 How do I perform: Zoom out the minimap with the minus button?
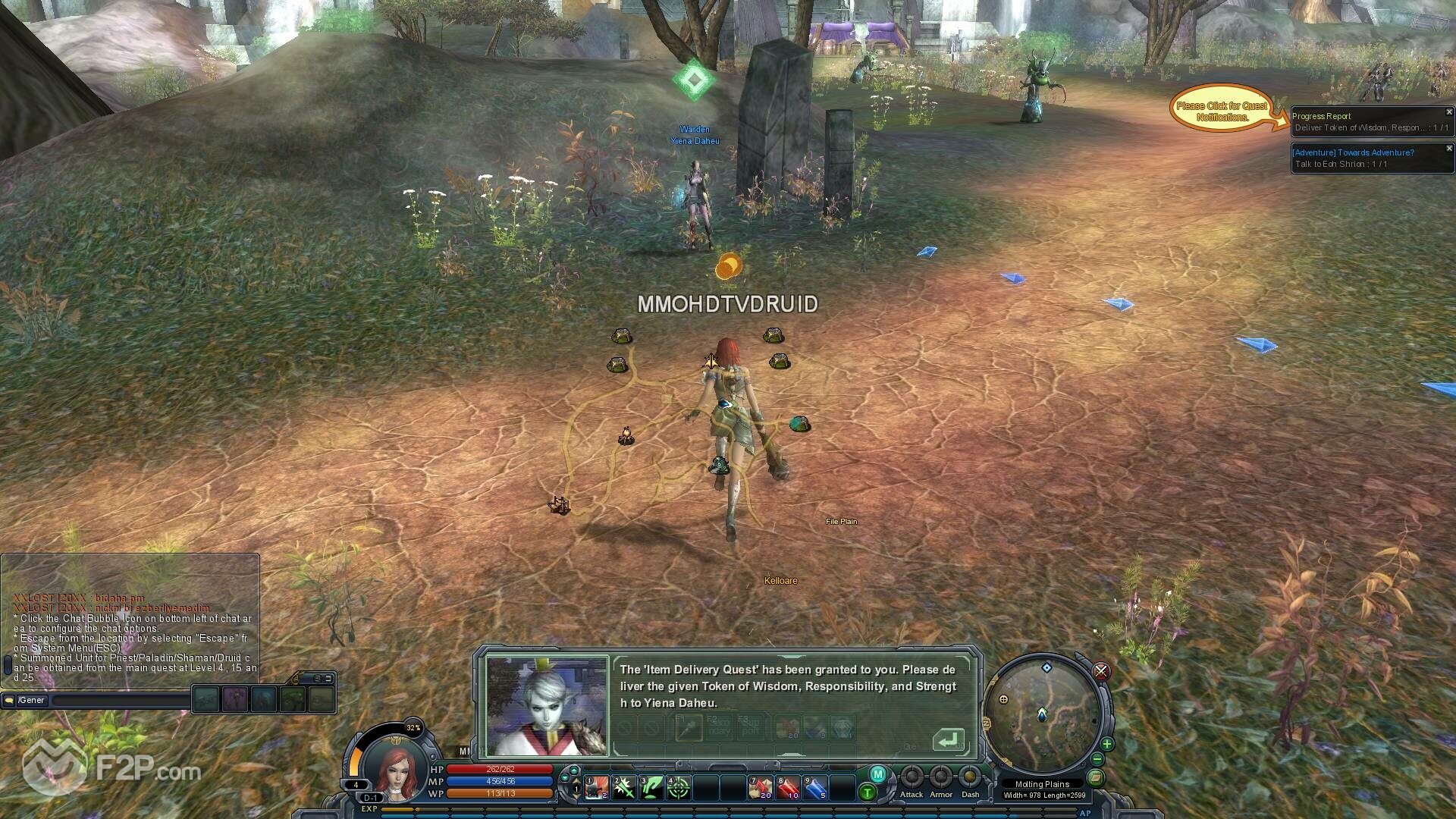point(1097,759)
